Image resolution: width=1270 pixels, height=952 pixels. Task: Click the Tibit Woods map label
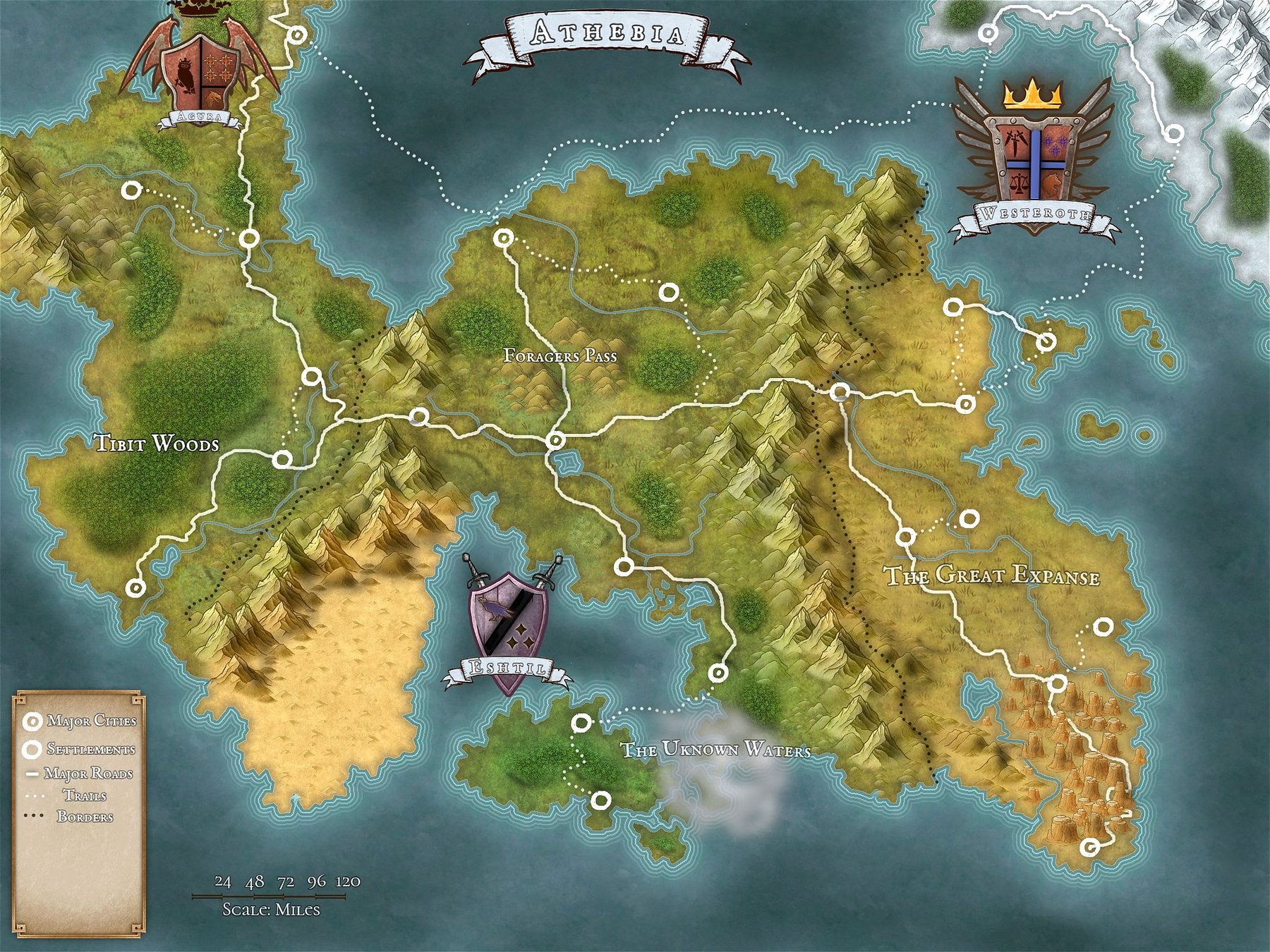157,444
